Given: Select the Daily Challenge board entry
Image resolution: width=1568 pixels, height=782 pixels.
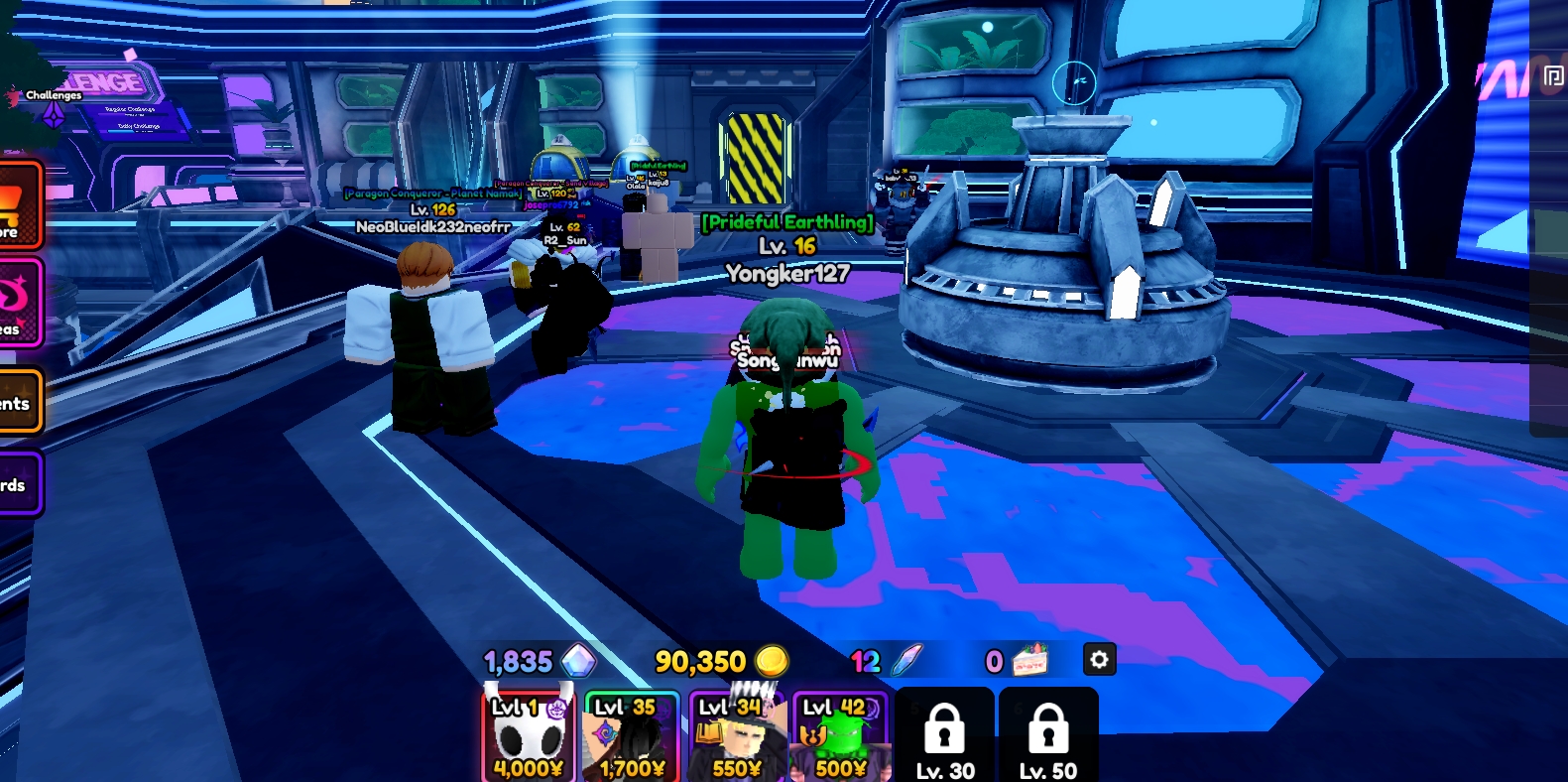Looking at the screenshot, I should [140, 126].
